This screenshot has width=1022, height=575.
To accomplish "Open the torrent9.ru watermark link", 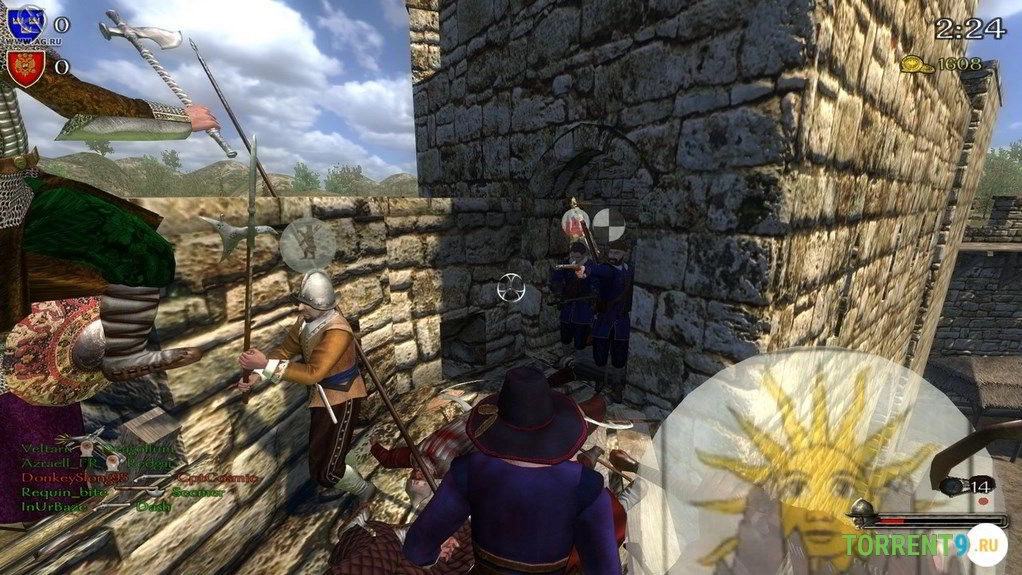I will pyautogui.click(x=922, y=546).
